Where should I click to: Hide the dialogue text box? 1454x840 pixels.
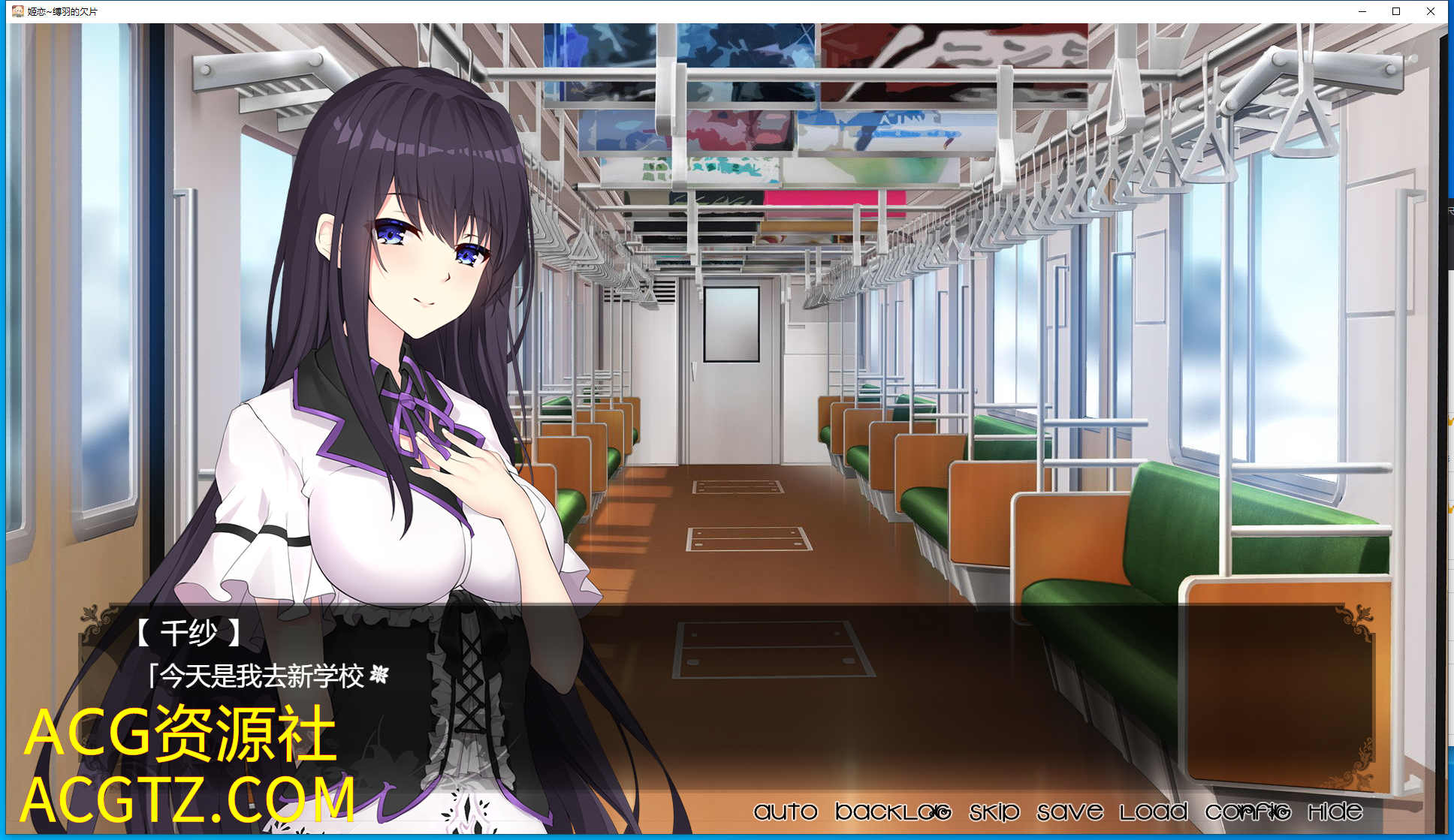[x=1335, y=811]
